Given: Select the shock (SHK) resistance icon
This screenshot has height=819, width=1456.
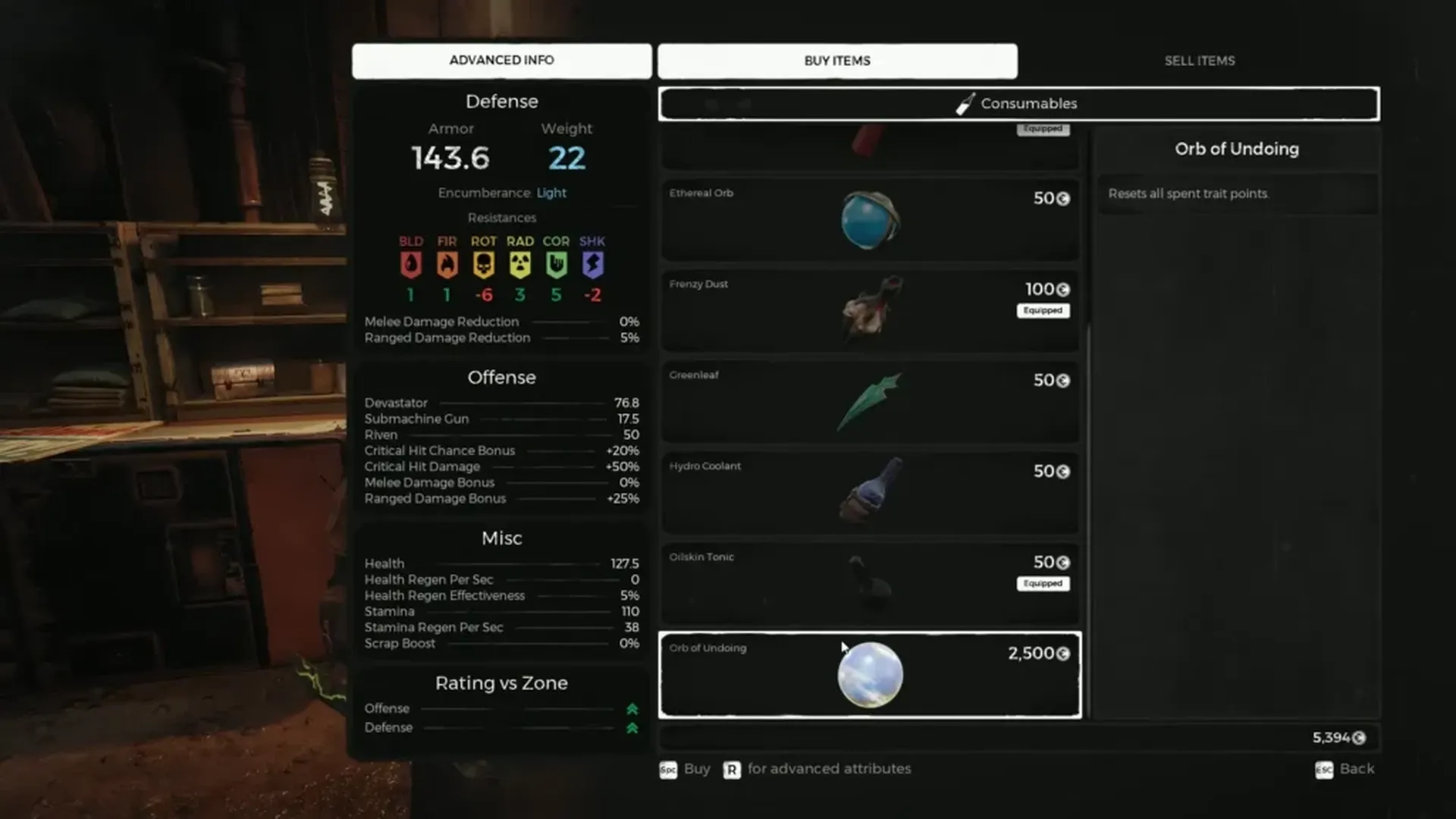Looking at the screenshot, I should click(592, 265).
